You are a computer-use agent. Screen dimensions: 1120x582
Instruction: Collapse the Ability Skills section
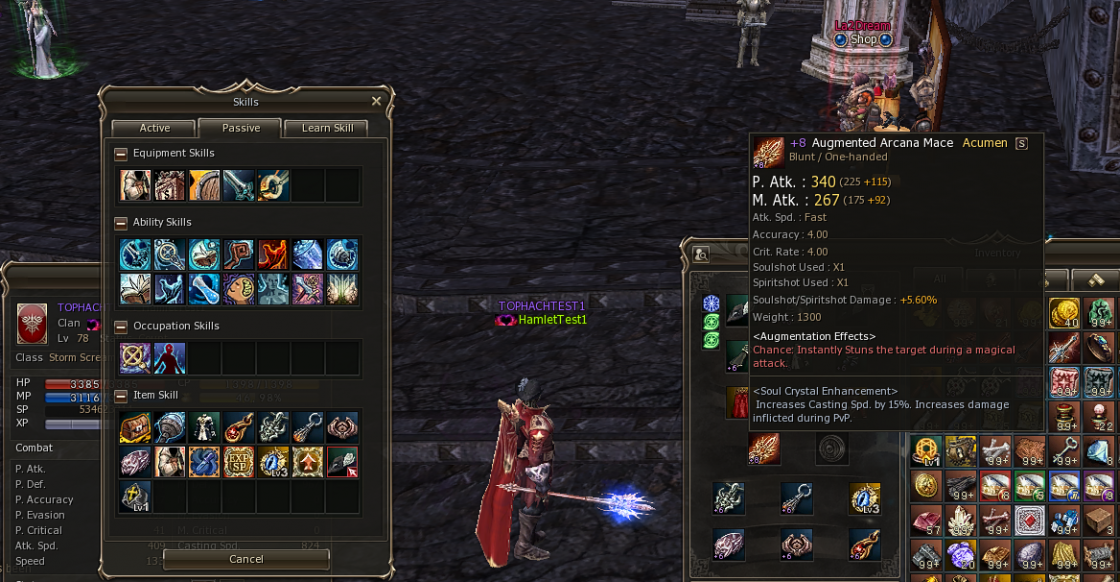click(x=121, y=223)
